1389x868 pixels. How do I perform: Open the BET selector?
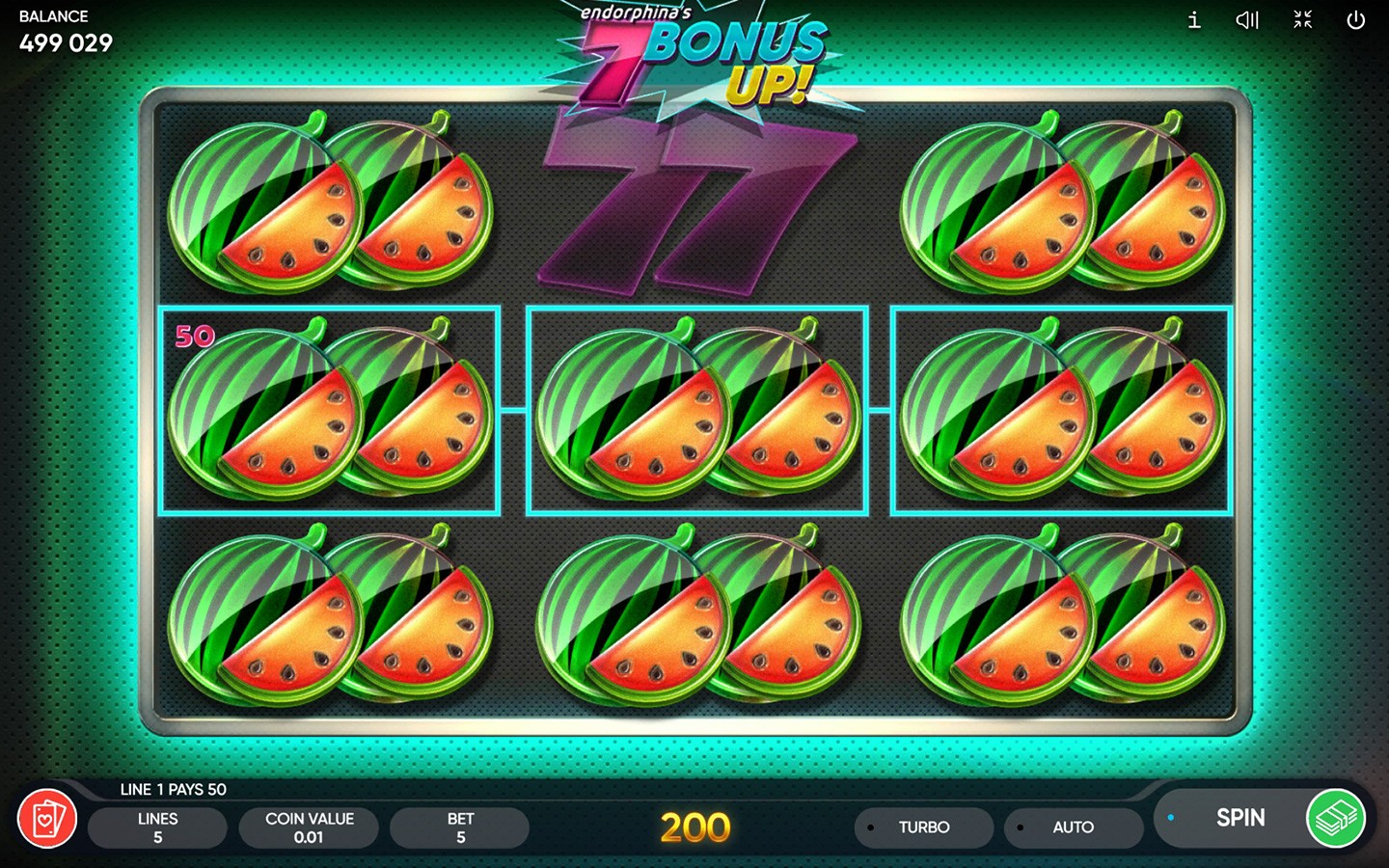pos(459,827)
